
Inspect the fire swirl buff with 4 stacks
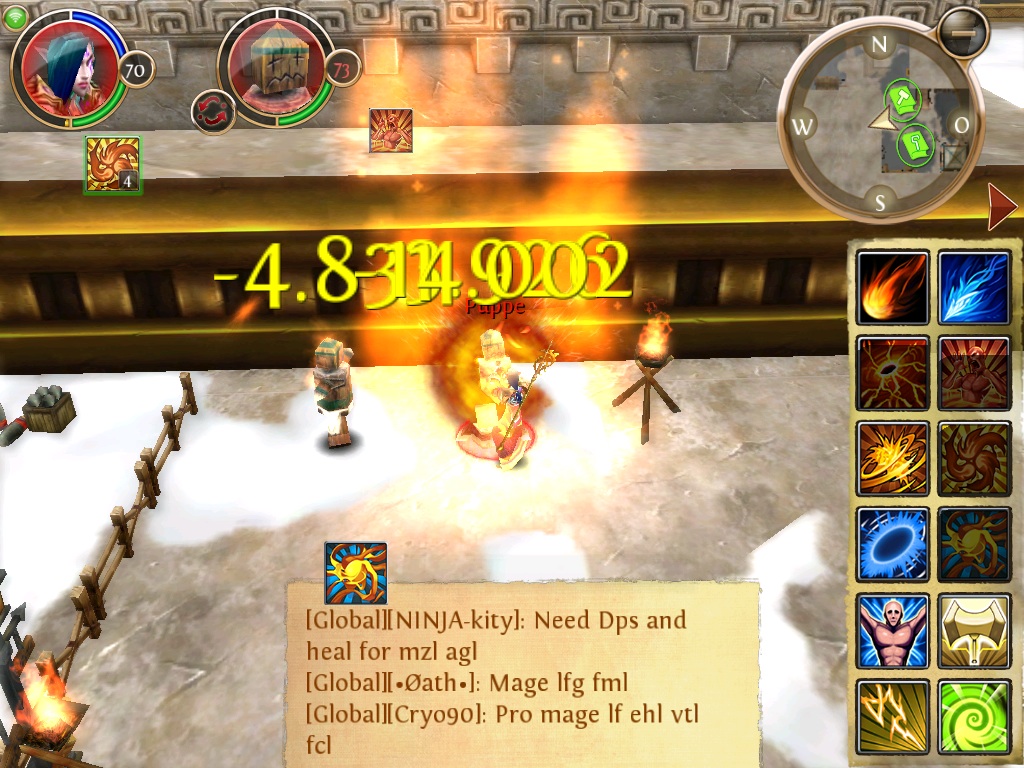[x=112, y=165]
